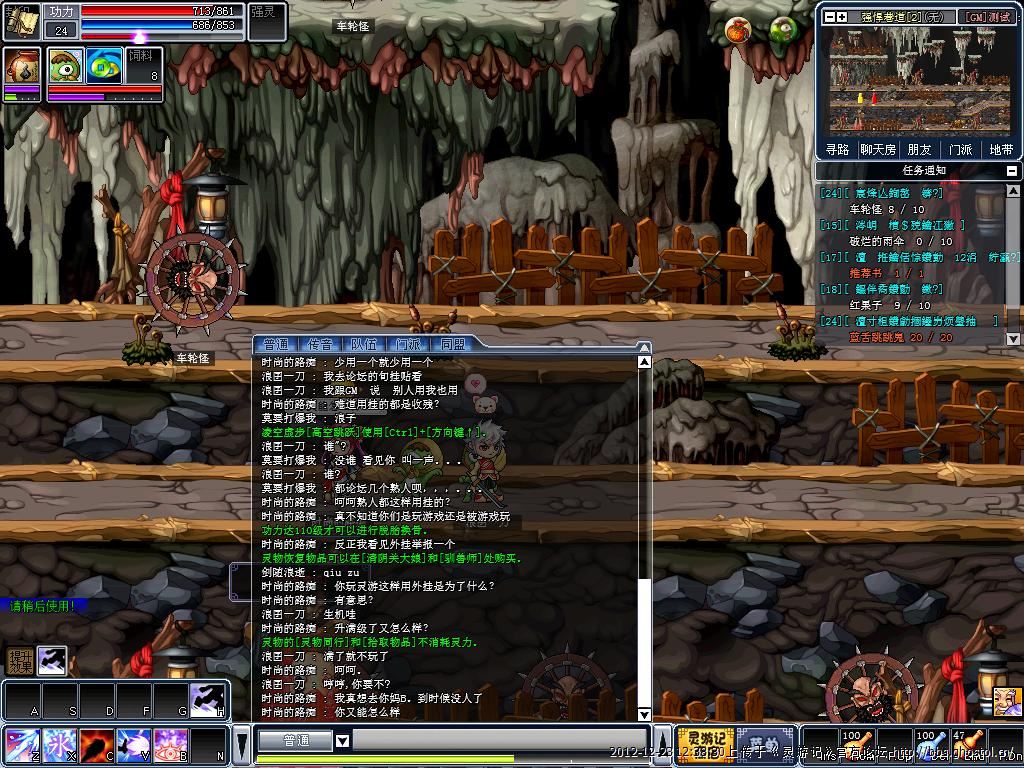Switch to the 队伍 team chat tab
Screen dimensions: 1024x768
click(364, 343)
